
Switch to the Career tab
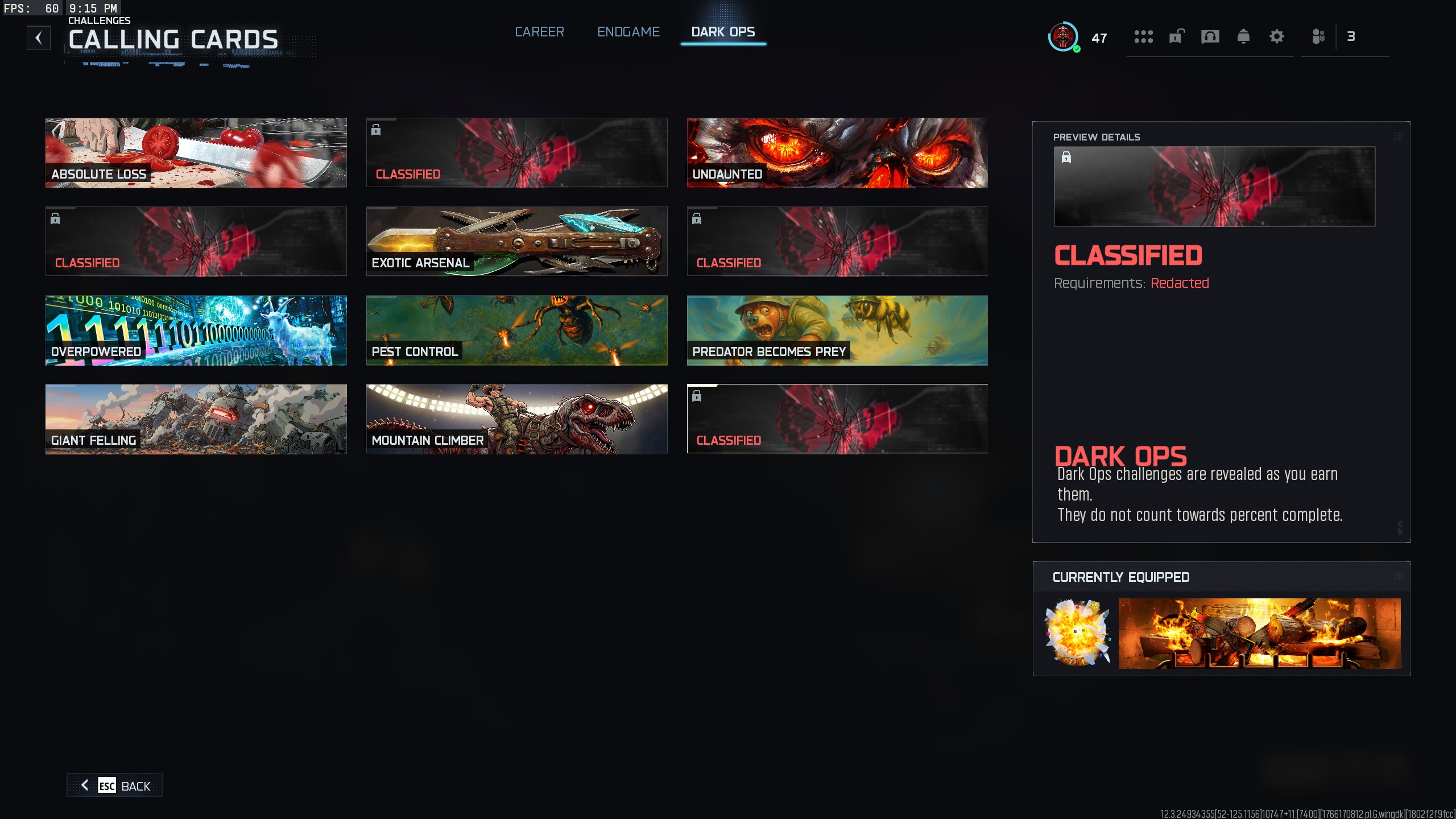point(539,32)
